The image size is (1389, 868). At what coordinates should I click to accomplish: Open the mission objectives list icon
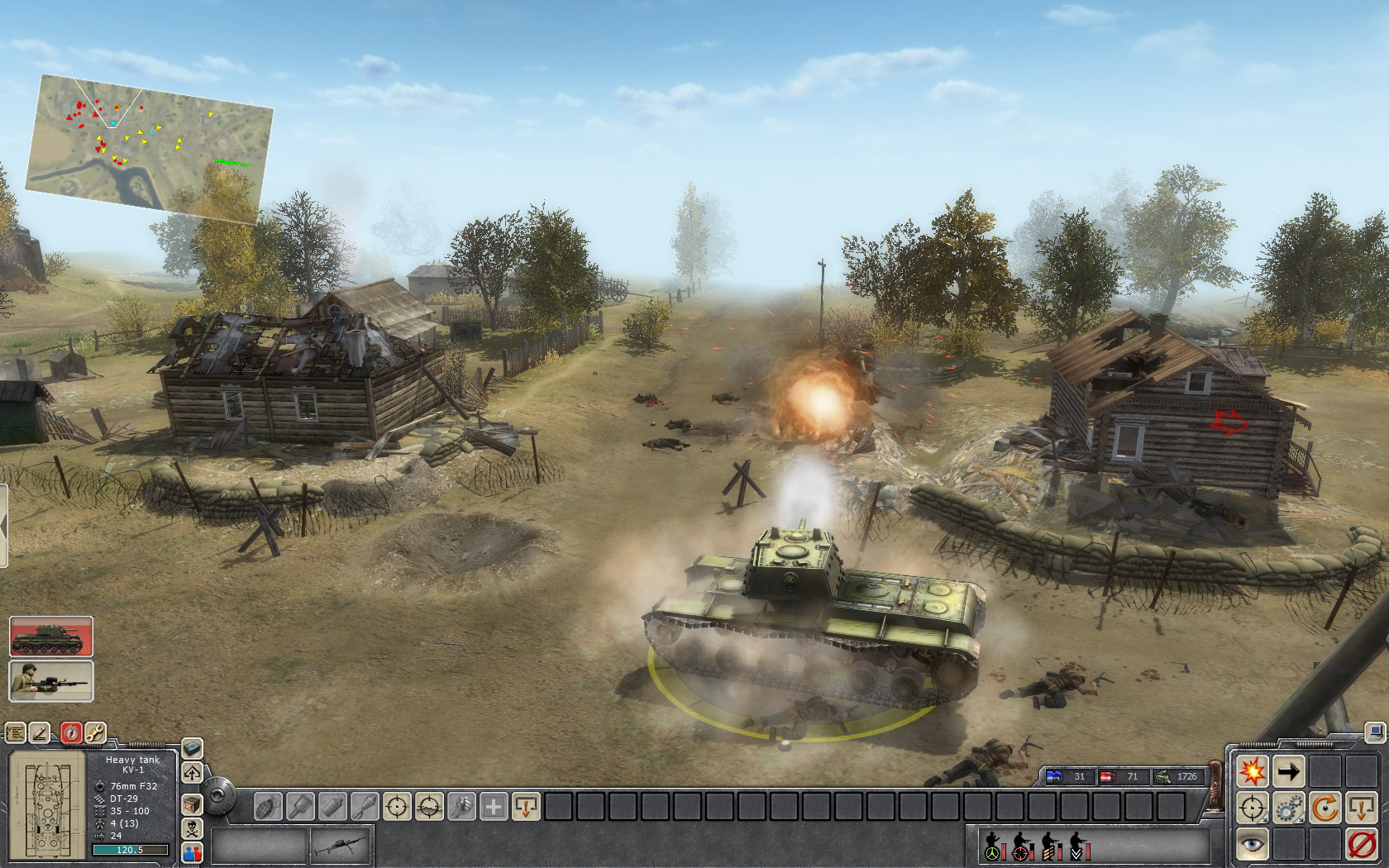click(x=16, y=733)
